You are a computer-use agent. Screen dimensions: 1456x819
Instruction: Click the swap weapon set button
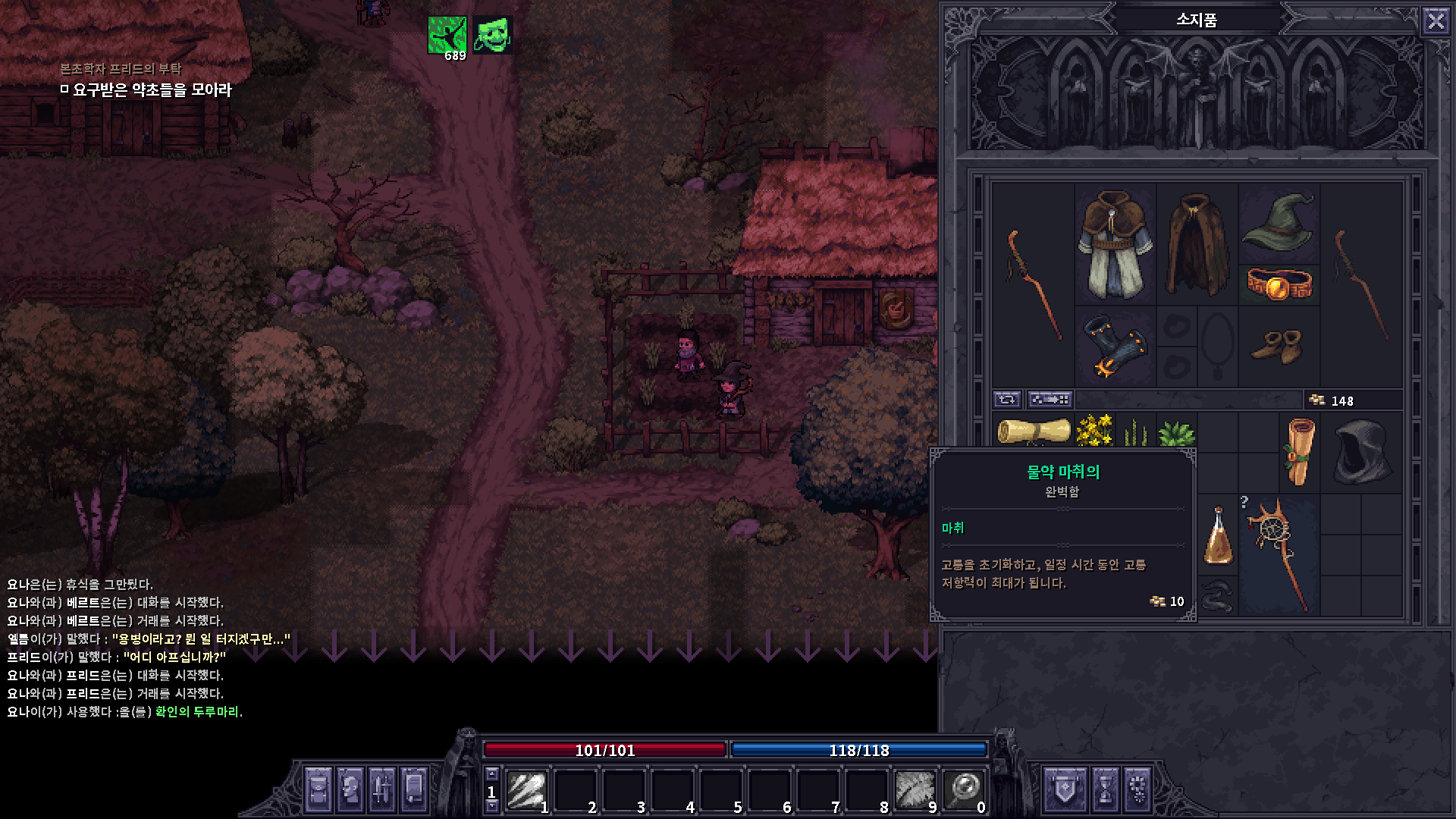coord(1007,399)
